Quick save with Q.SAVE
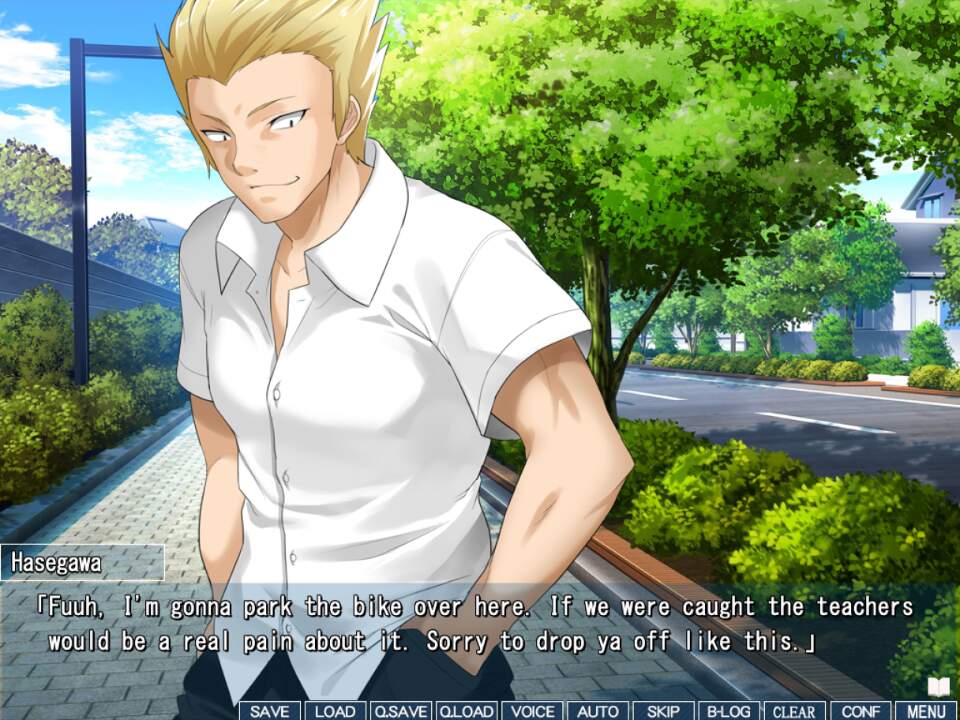 point(400,711)
